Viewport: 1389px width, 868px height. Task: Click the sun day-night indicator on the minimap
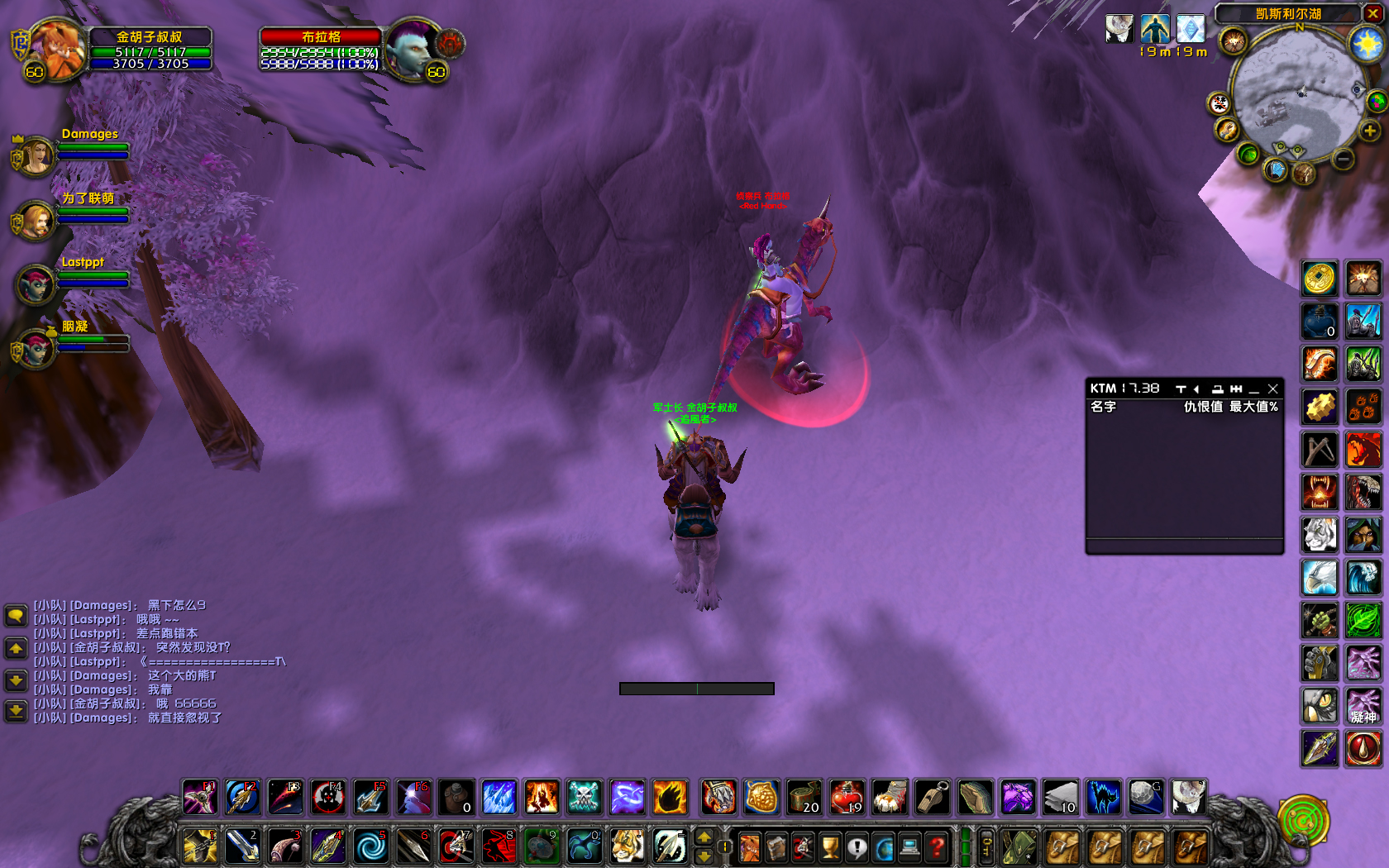pos(1366,43)
